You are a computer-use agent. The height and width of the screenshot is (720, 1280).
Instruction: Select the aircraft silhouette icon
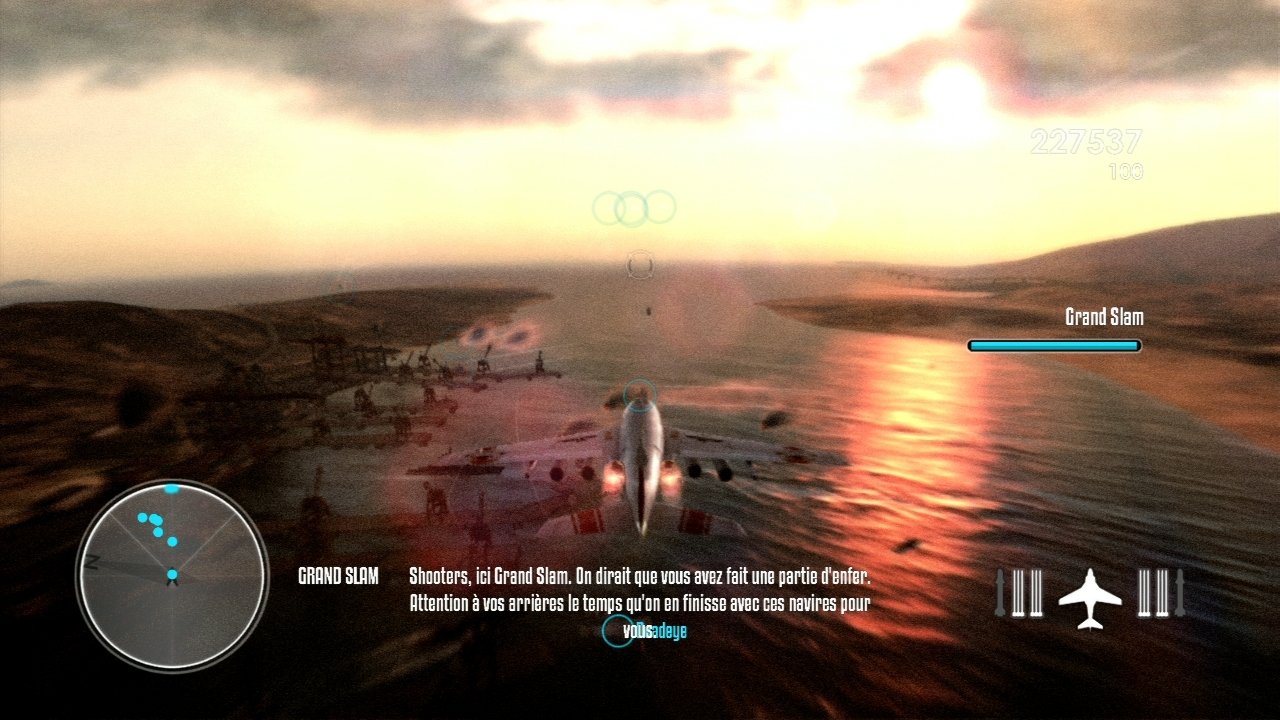[1090, 598]
